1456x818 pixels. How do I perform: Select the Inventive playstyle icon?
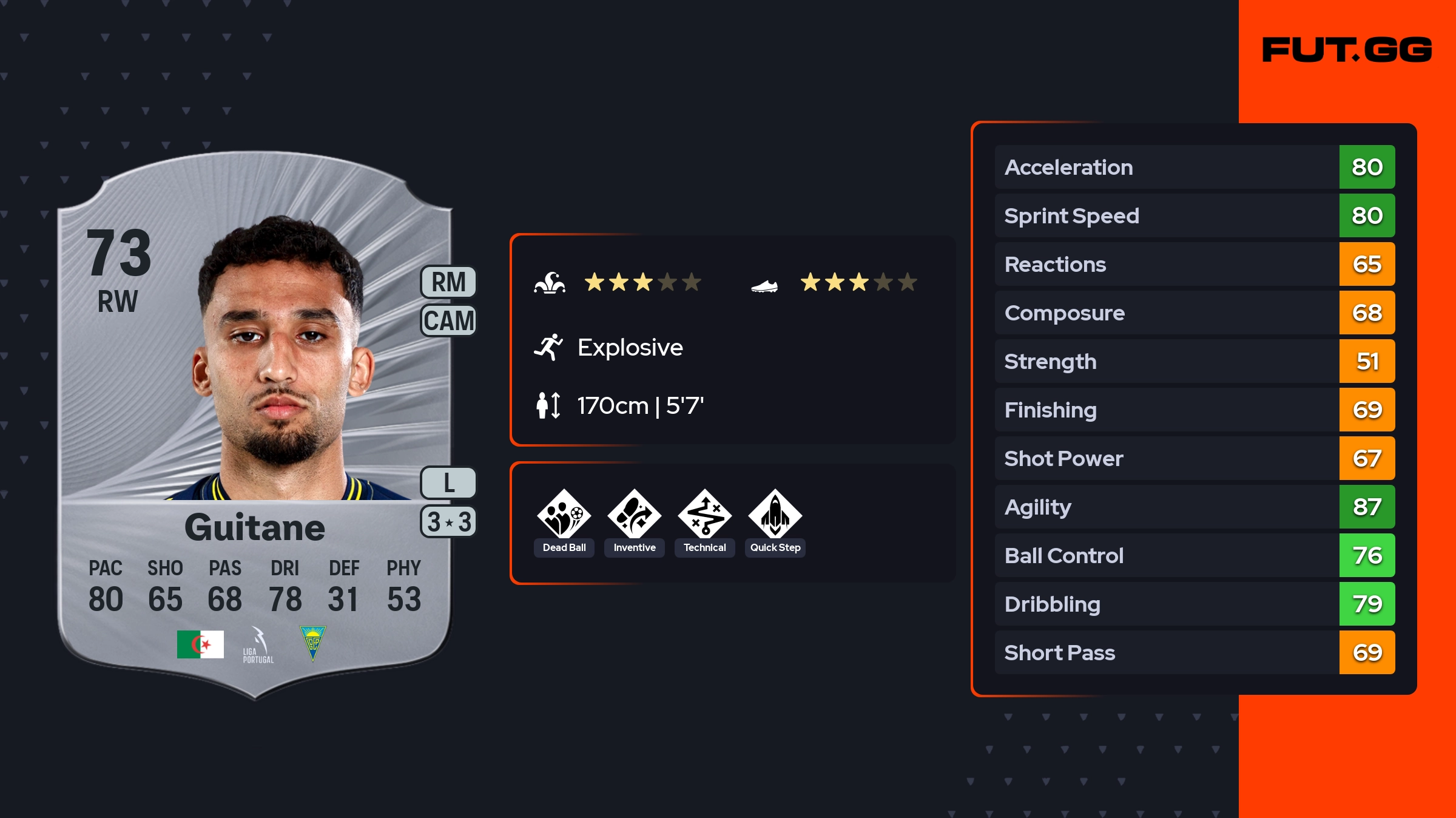[634, 515]
